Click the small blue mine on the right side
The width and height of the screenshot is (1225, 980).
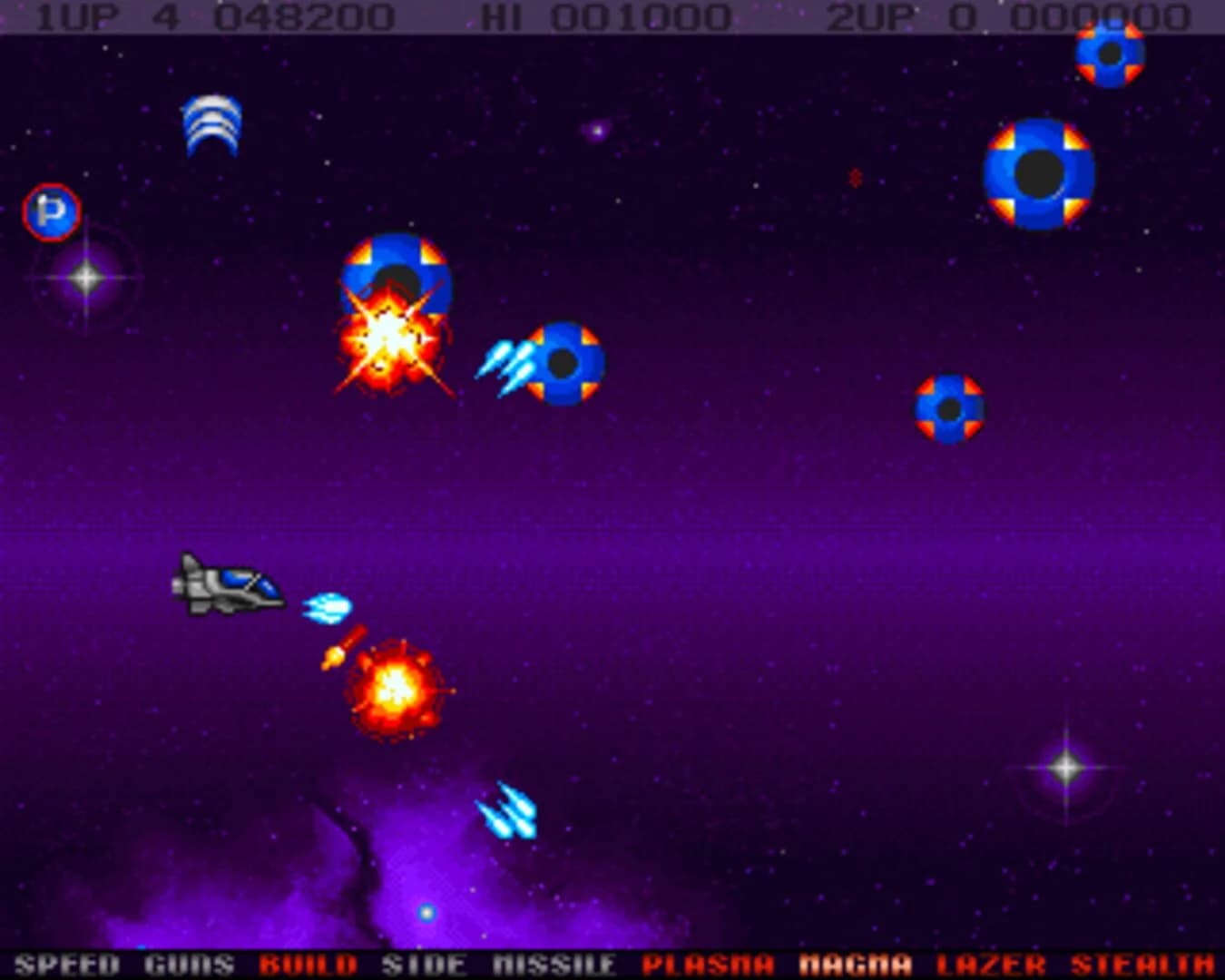[948, 410]
